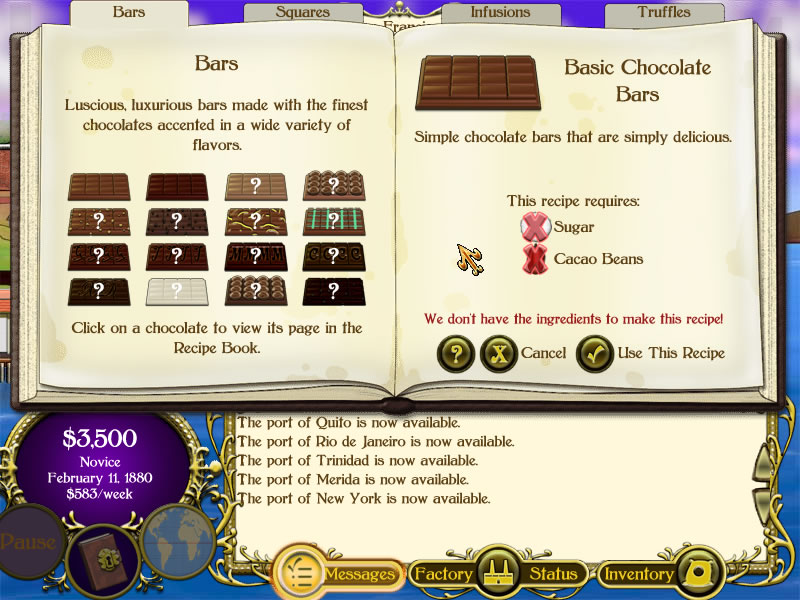The image size is (800, 600).
Task: Open the Factory screen
Action: (x=443, y=574)
